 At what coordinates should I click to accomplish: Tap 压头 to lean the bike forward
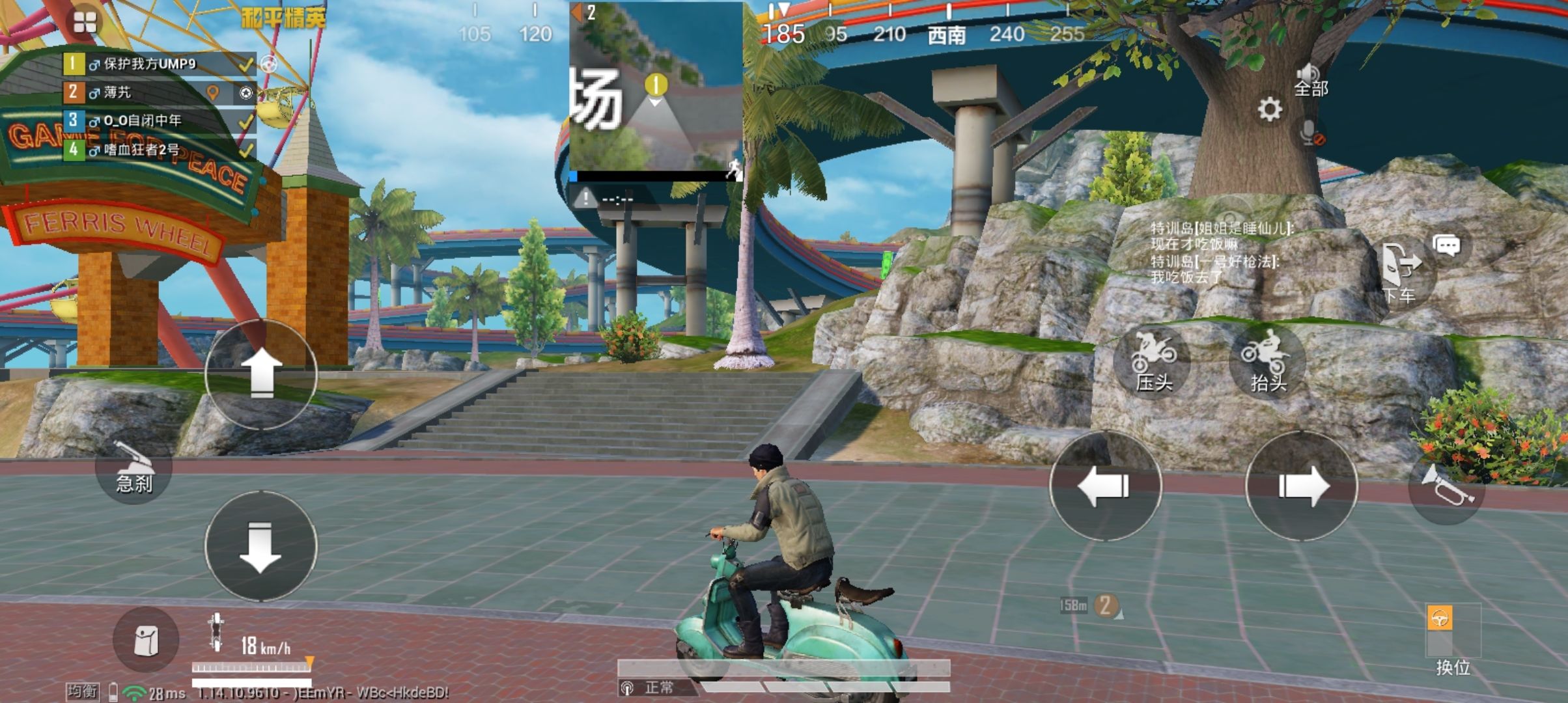(1152, 363)
